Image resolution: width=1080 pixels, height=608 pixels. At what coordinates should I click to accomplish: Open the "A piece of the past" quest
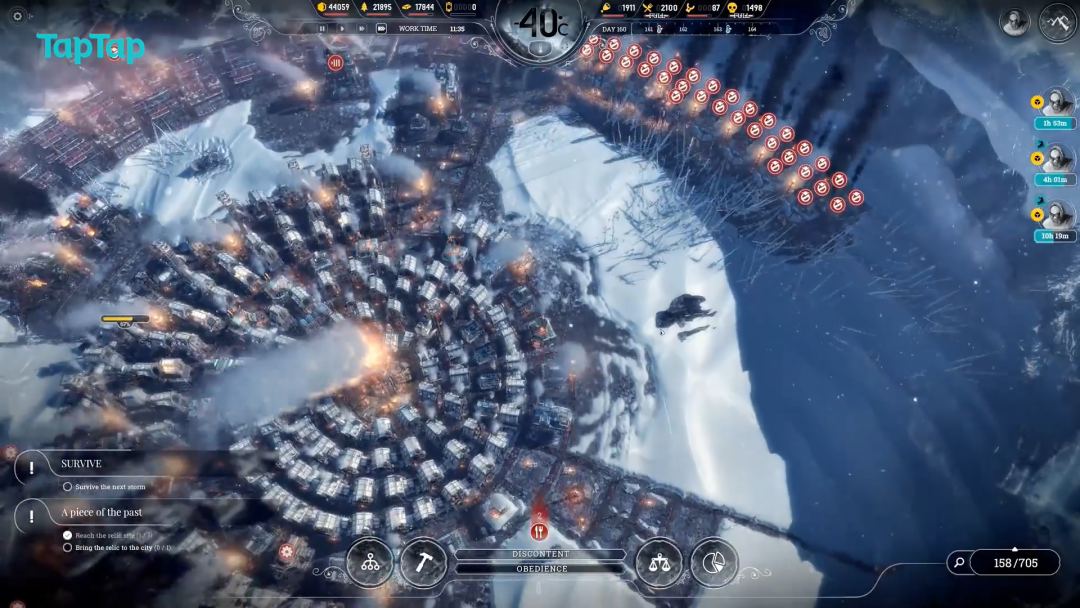101,512
